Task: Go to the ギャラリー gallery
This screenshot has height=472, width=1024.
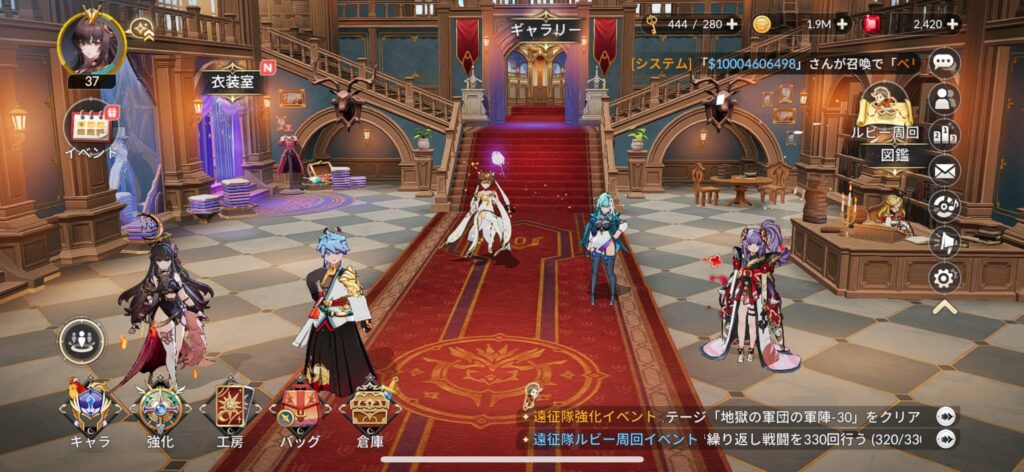Action: pyautogui.click(x=544, y=30)
